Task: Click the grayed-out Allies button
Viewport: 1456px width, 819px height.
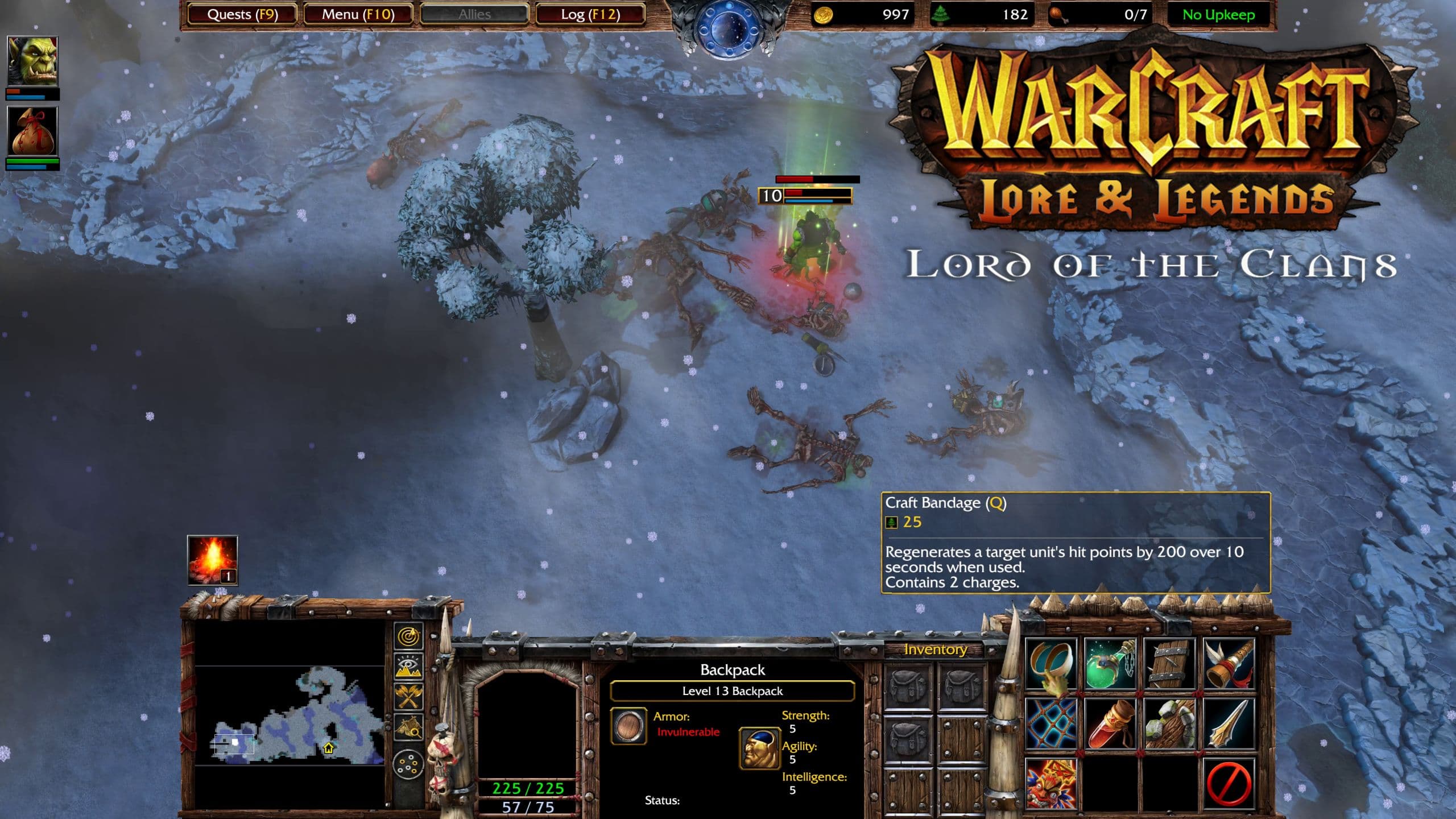Action: (474, 15)
